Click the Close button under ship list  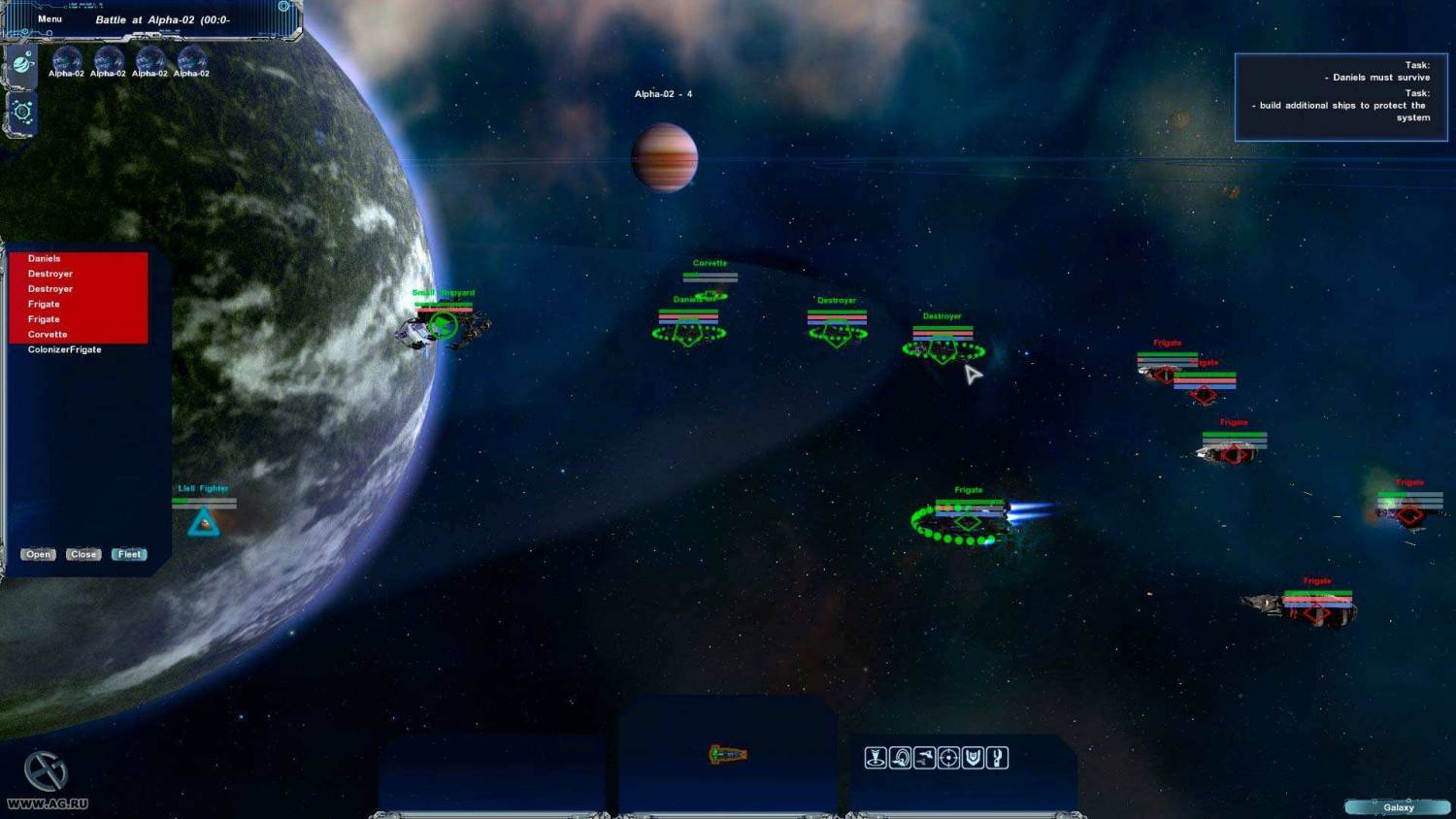[83, 554]
